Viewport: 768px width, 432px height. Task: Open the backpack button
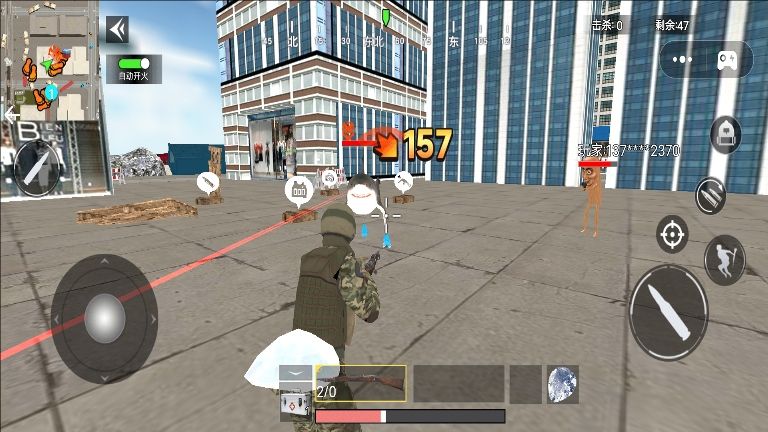(725, 134)
